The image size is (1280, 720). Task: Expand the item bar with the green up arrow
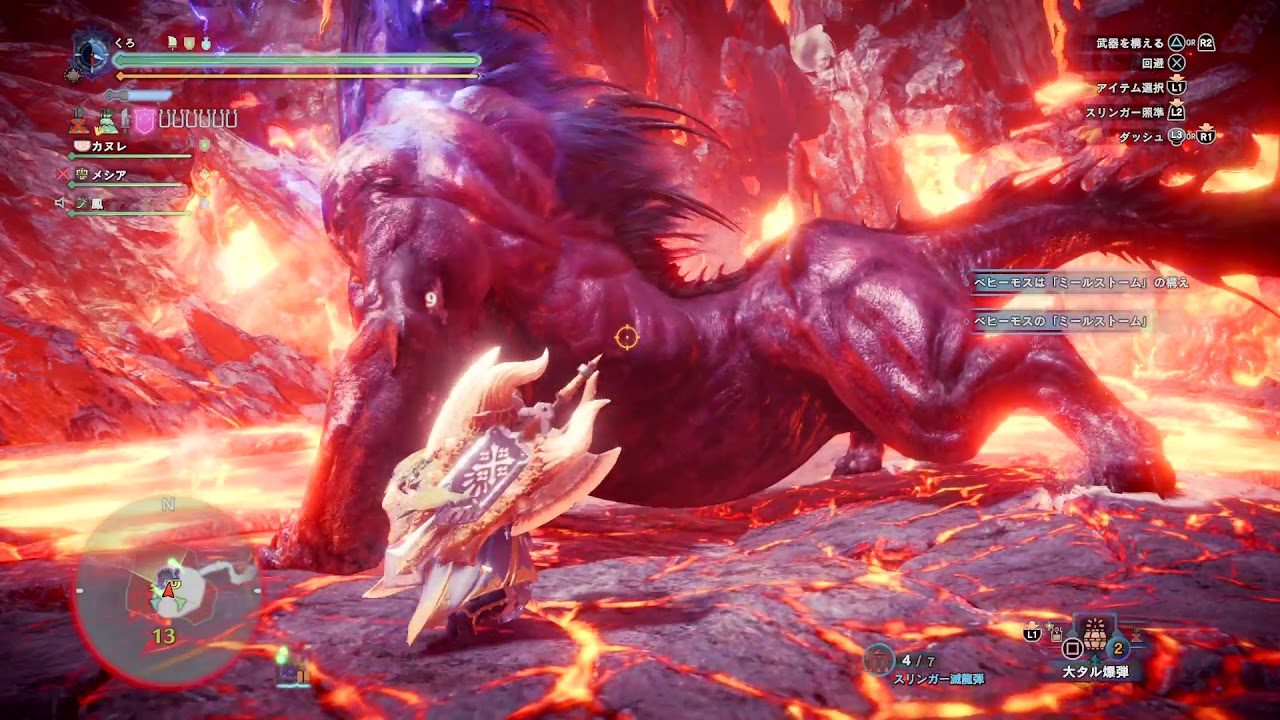click(x=1095, y=658)
